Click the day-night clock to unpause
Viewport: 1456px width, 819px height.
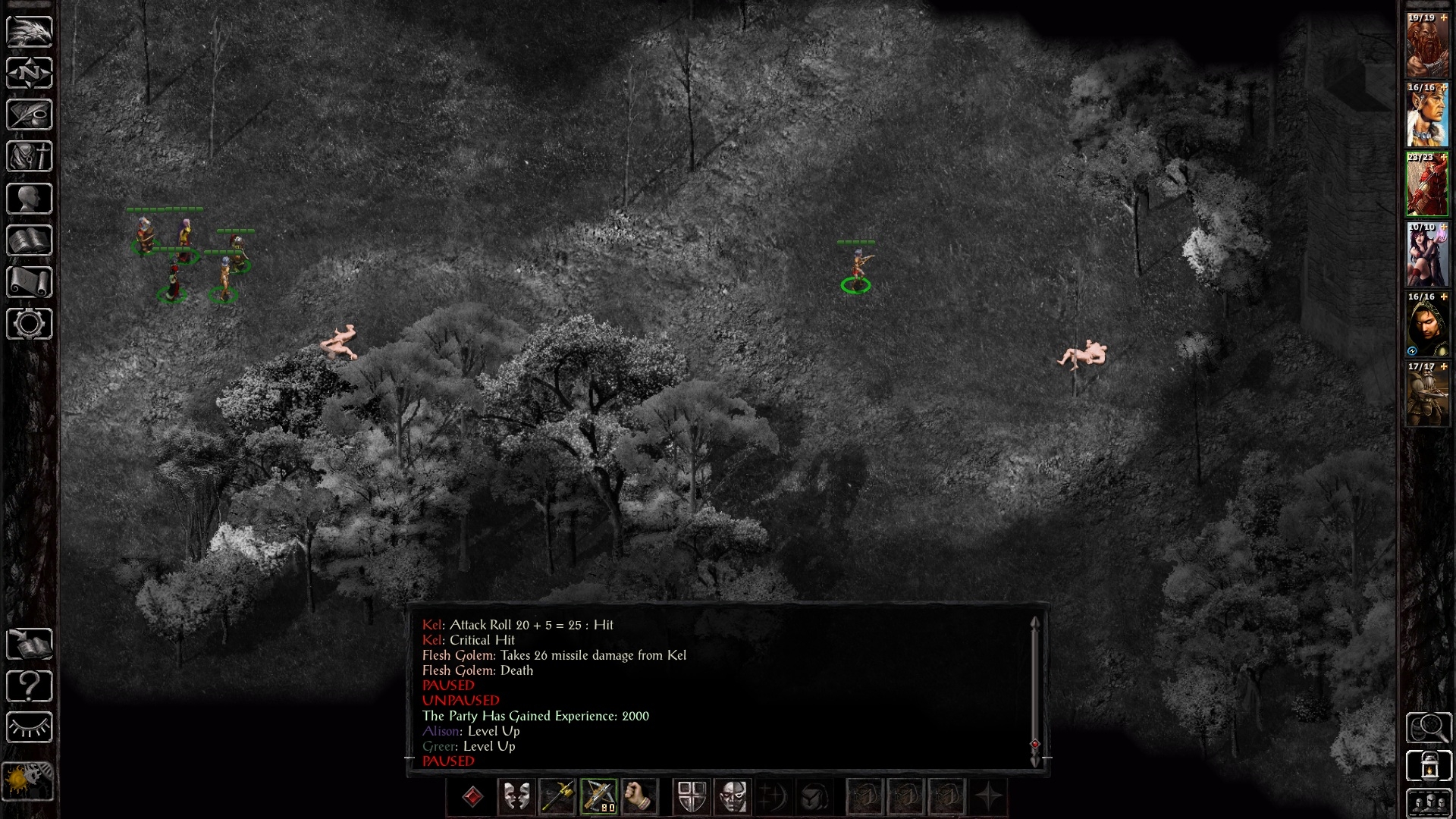coord(28,780)
